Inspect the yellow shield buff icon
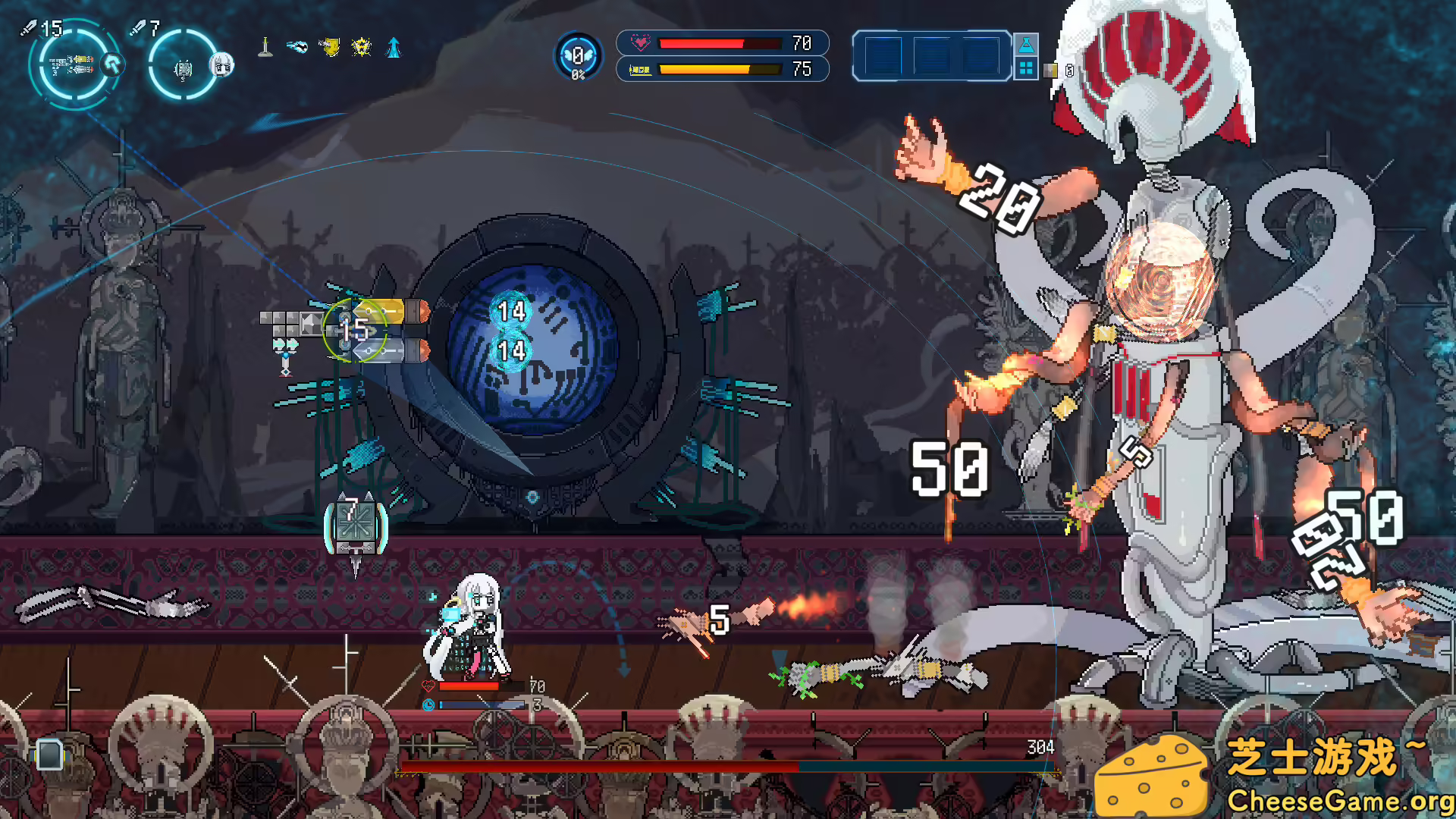The width and height of the screenshot is (1456, 819). 329,48
